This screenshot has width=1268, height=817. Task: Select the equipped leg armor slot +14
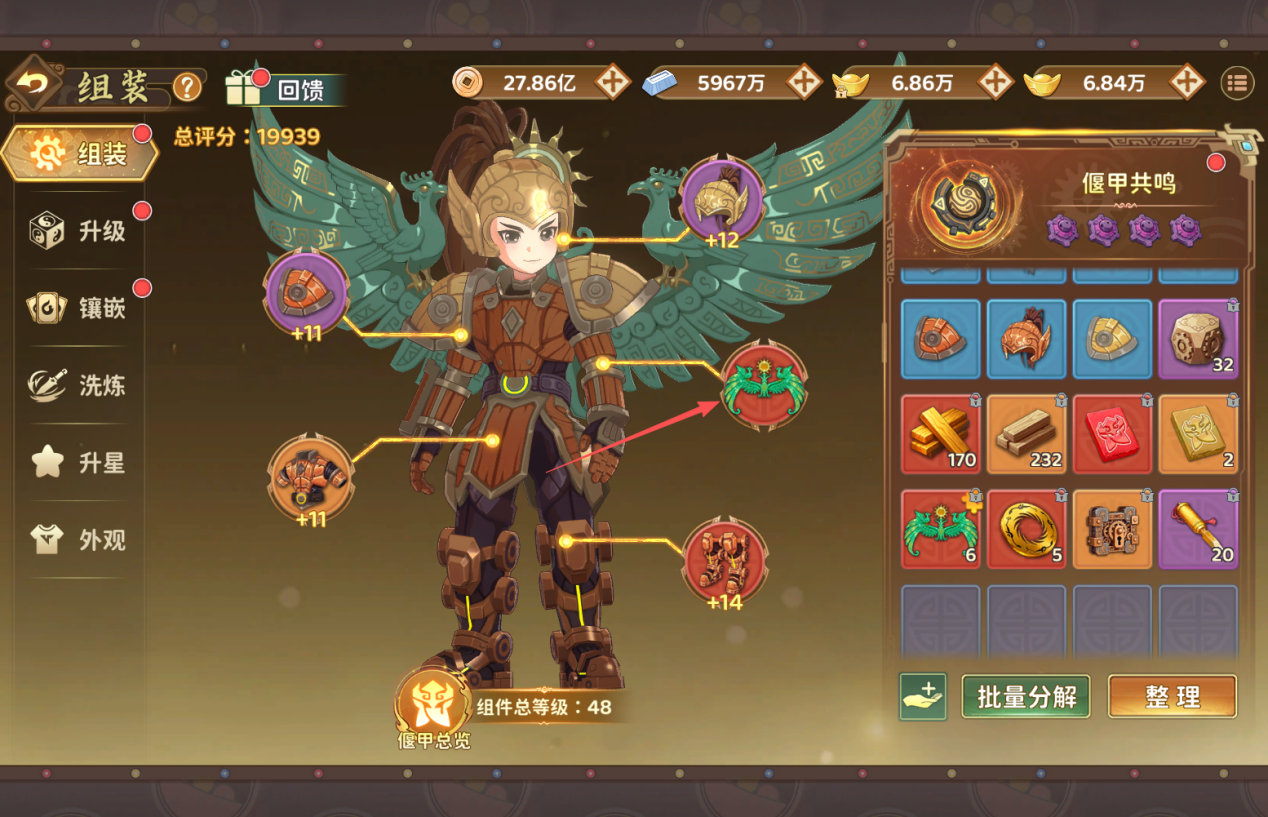tap(724, 560)
